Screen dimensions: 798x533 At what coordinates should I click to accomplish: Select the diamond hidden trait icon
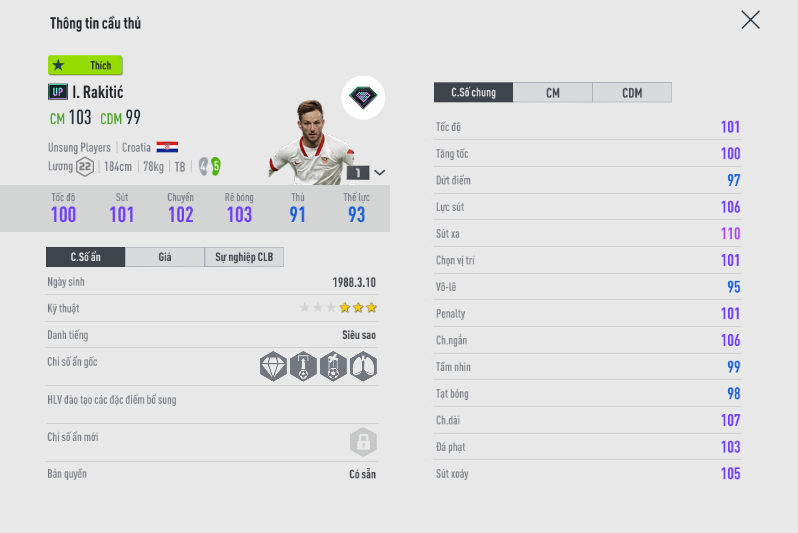pyautogui.click(x=273, y=366)
